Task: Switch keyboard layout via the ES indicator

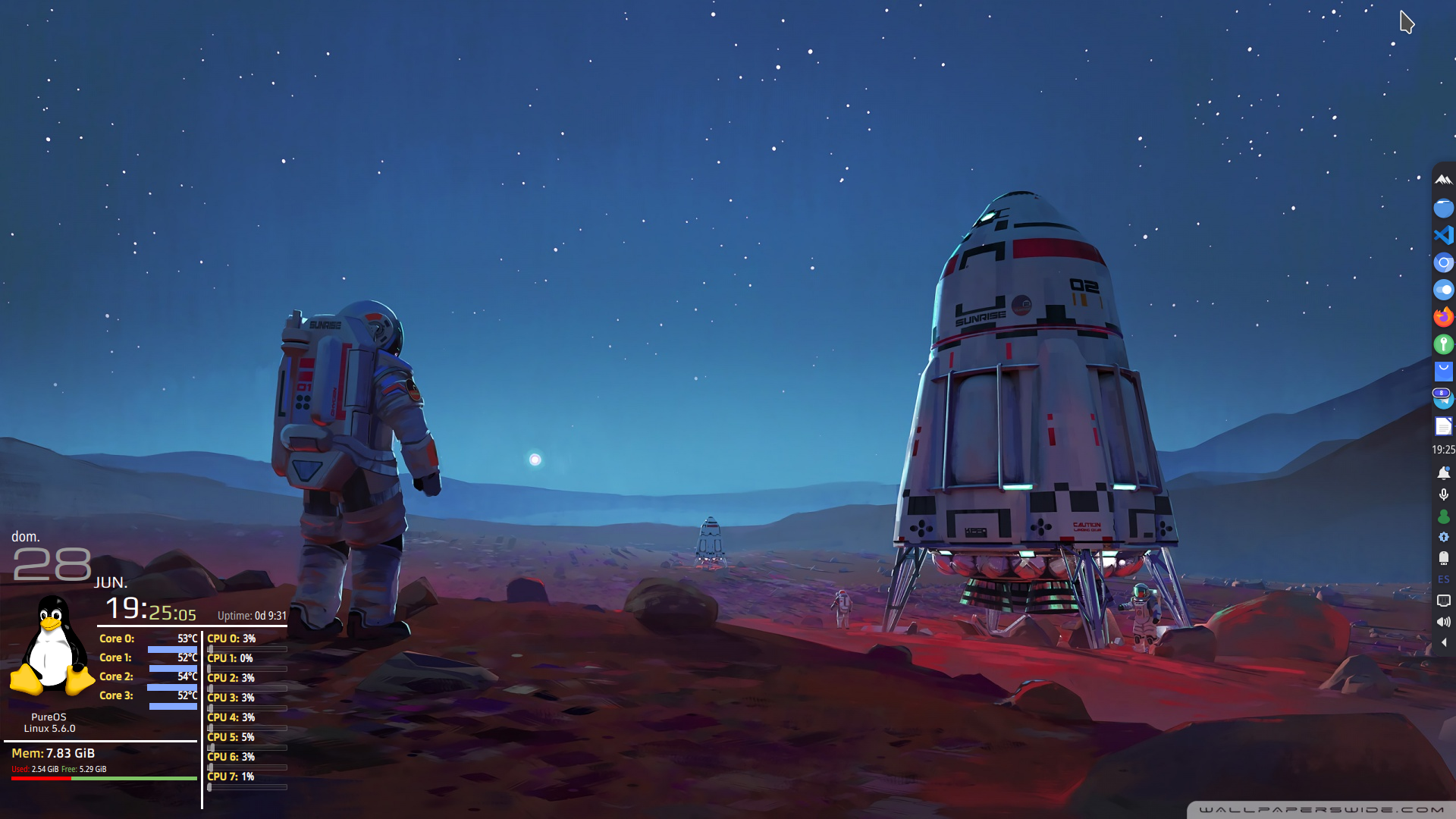Action: (1443, 579)
